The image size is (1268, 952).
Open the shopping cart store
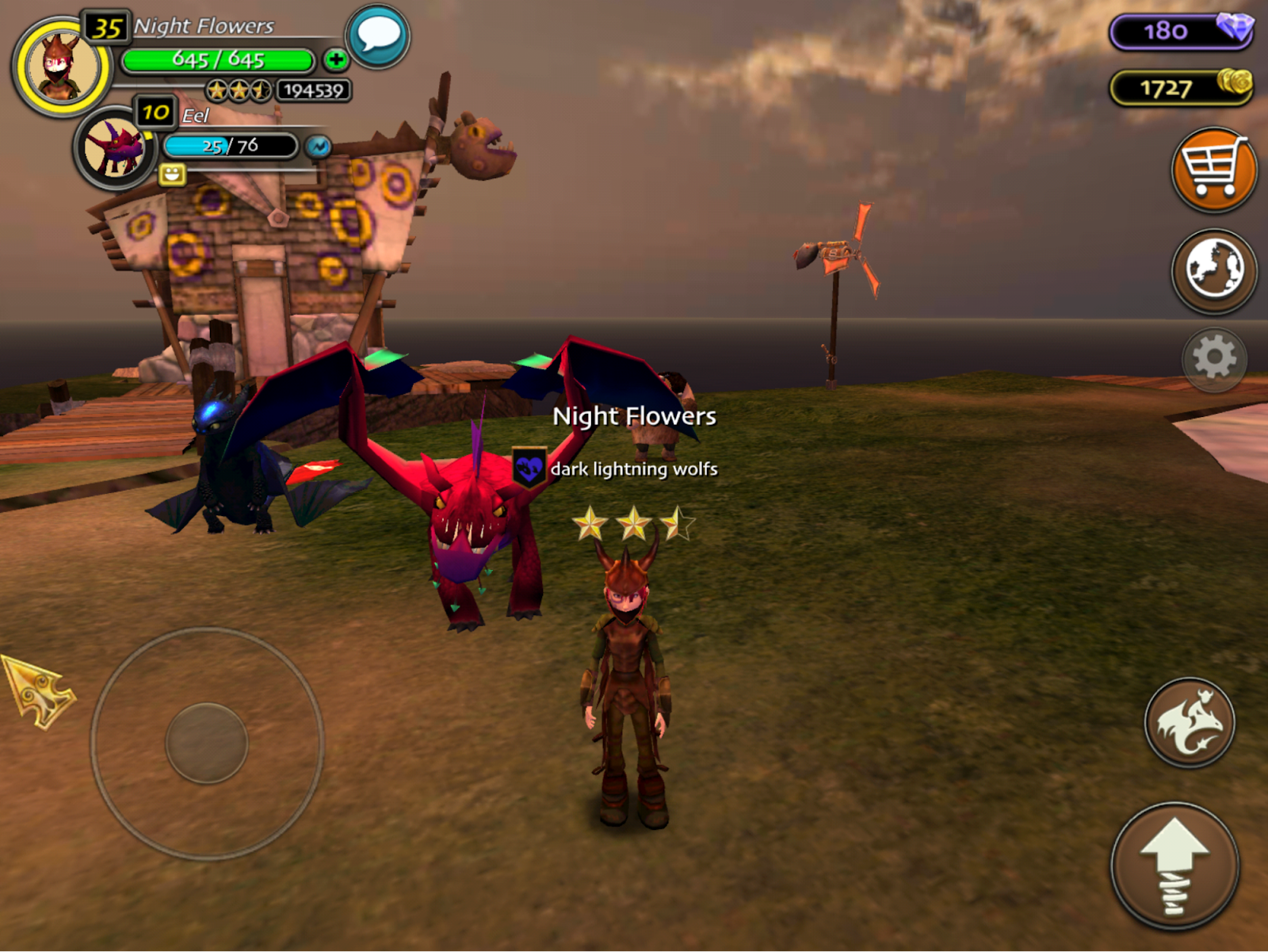pos(1213,170)
